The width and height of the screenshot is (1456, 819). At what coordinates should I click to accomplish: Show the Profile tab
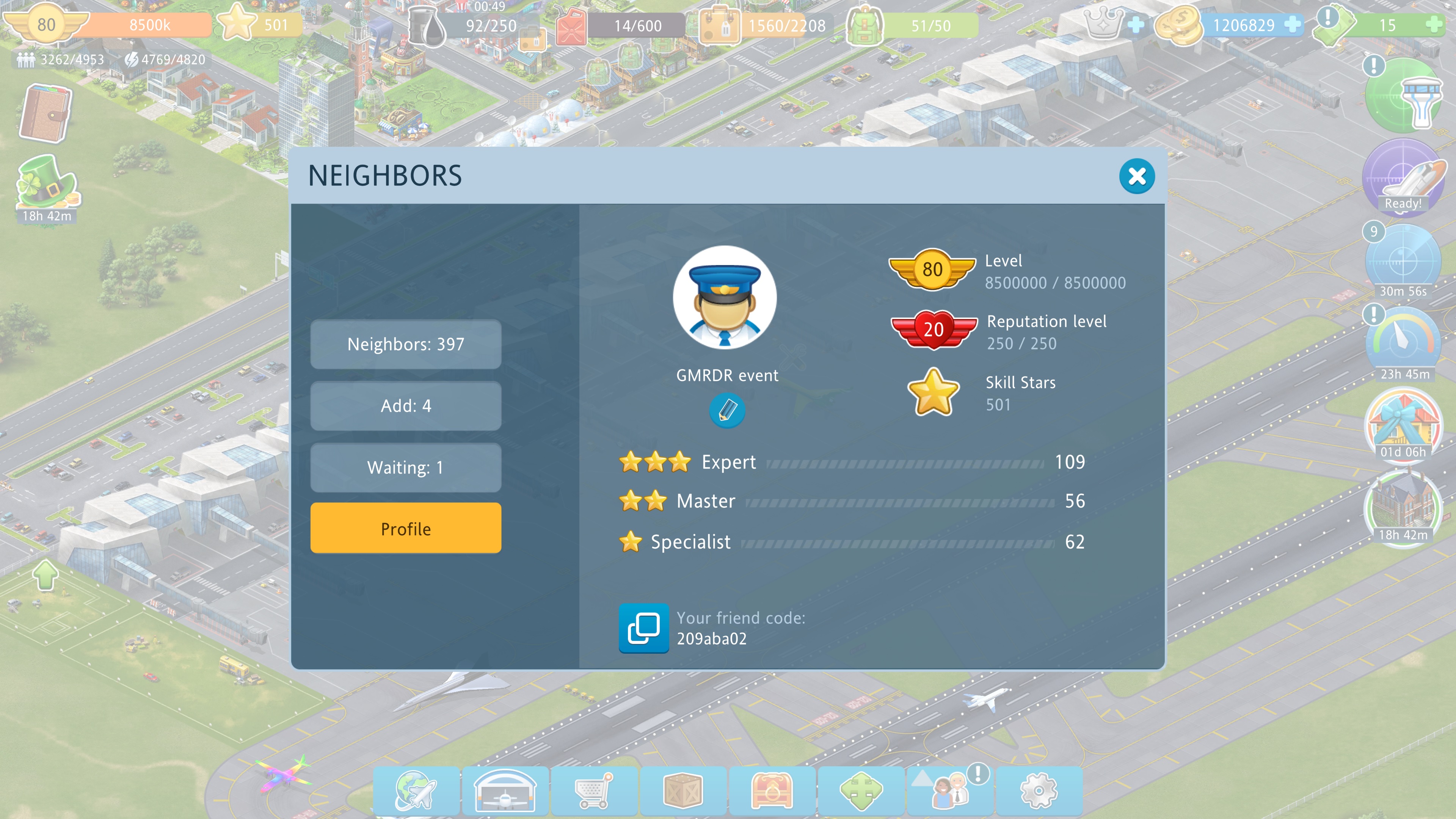[x=405, y=529]
